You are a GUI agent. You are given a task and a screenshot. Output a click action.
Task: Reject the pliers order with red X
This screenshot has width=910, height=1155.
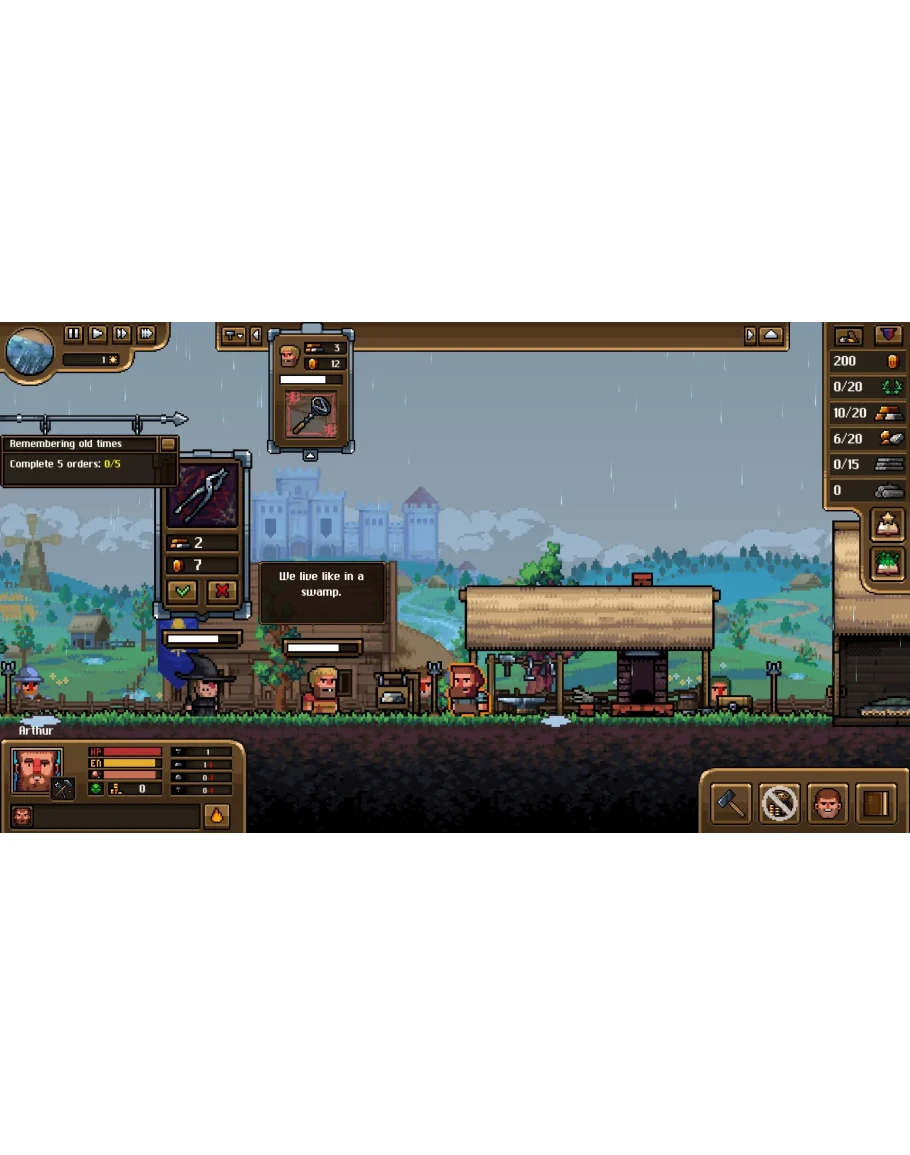222,591
